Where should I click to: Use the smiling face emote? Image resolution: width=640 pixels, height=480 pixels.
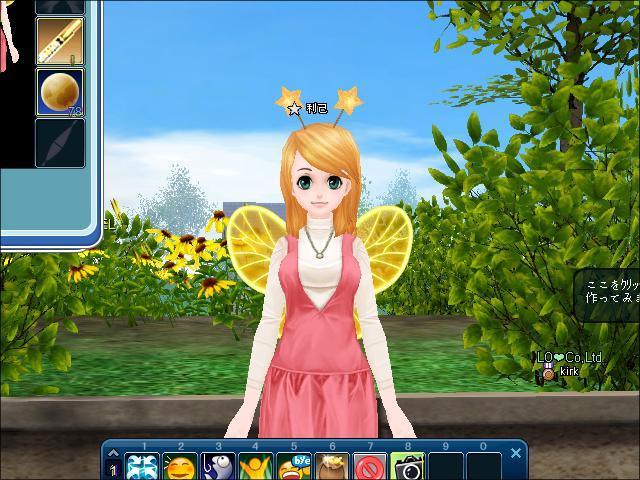pos(181,466)
